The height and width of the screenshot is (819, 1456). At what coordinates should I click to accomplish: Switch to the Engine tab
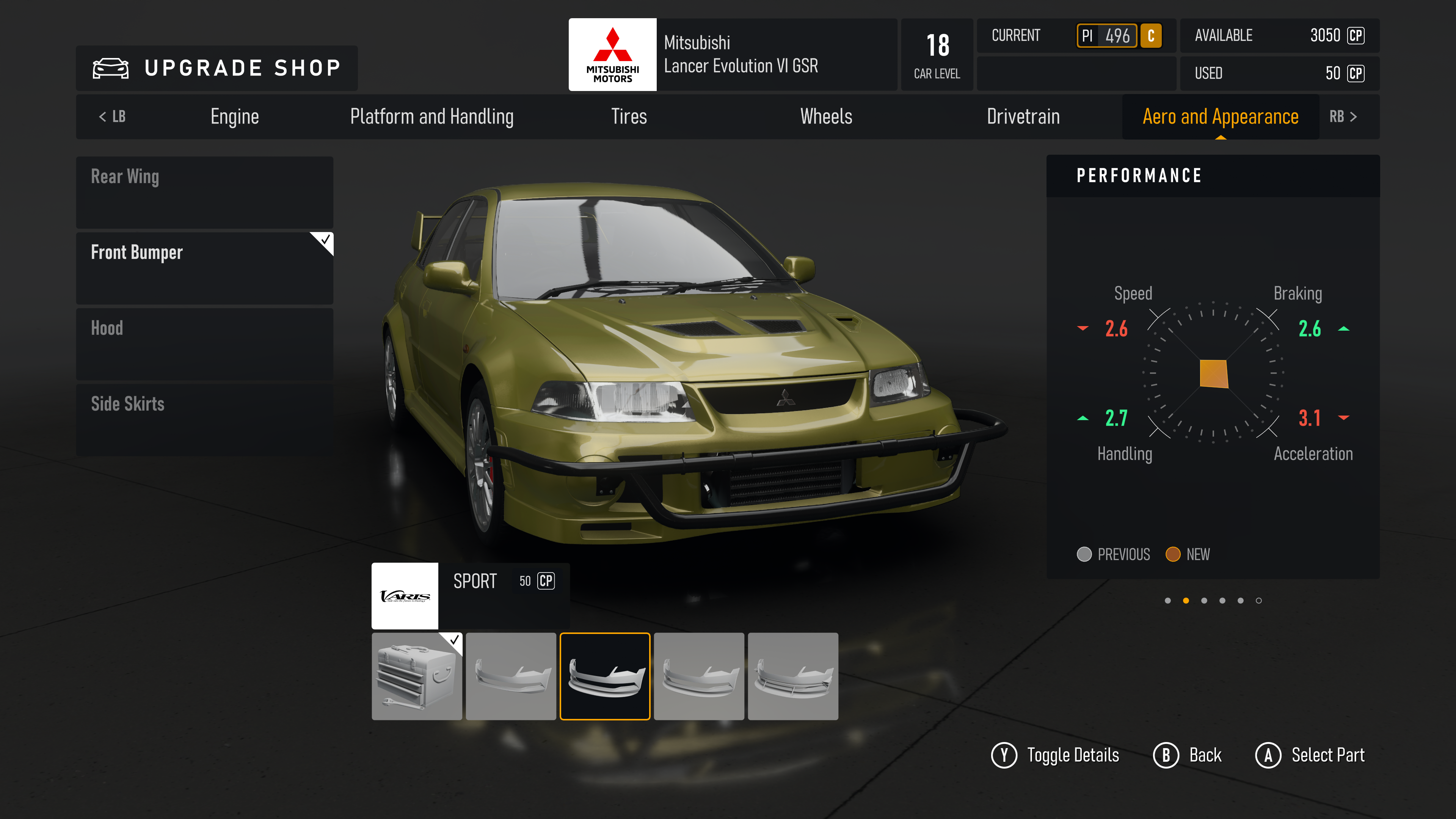point(235,116)
